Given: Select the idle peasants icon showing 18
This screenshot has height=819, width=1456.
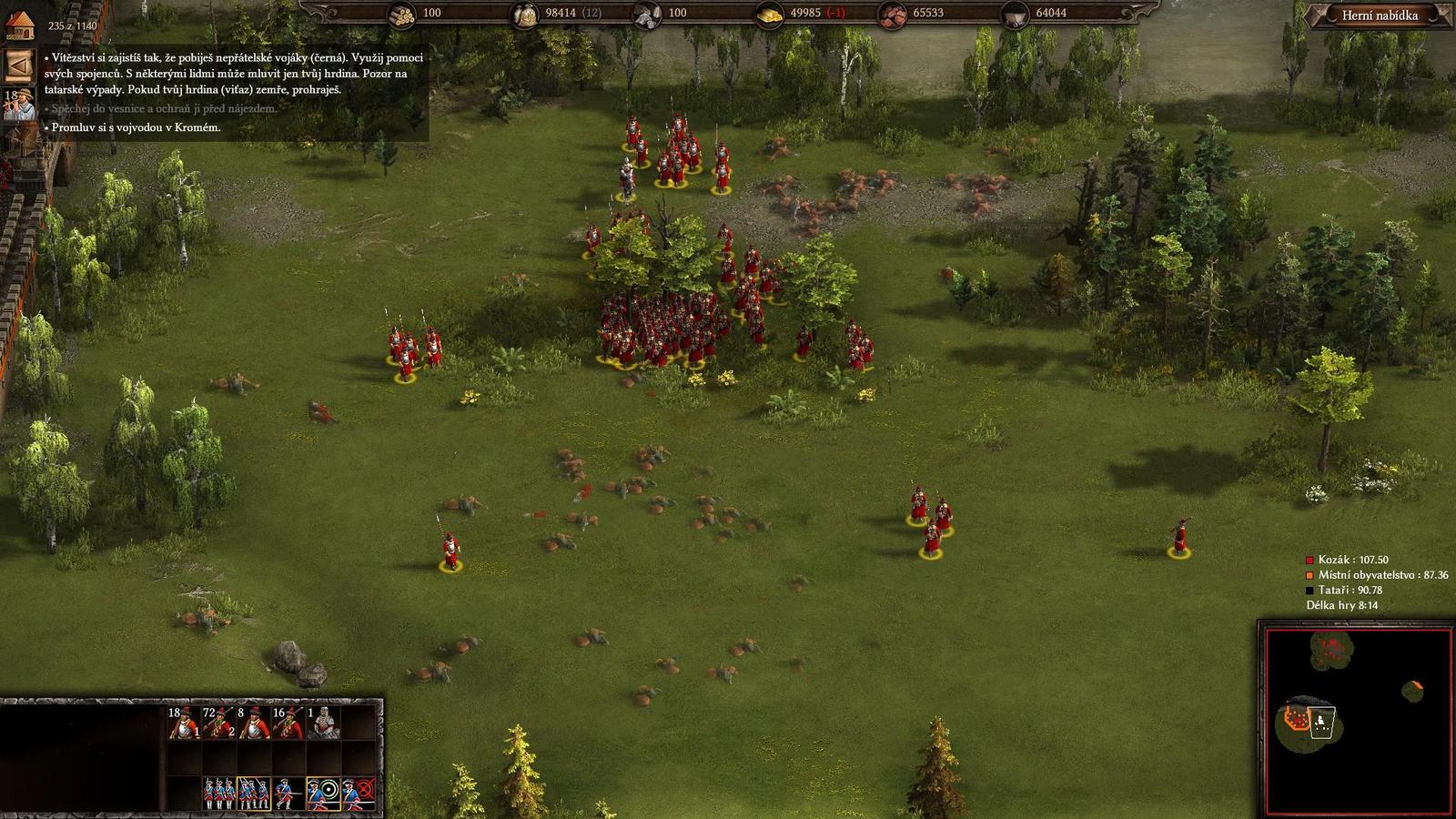Looking at the screenshot, I should pyautogui.click(x=19, y=104).
